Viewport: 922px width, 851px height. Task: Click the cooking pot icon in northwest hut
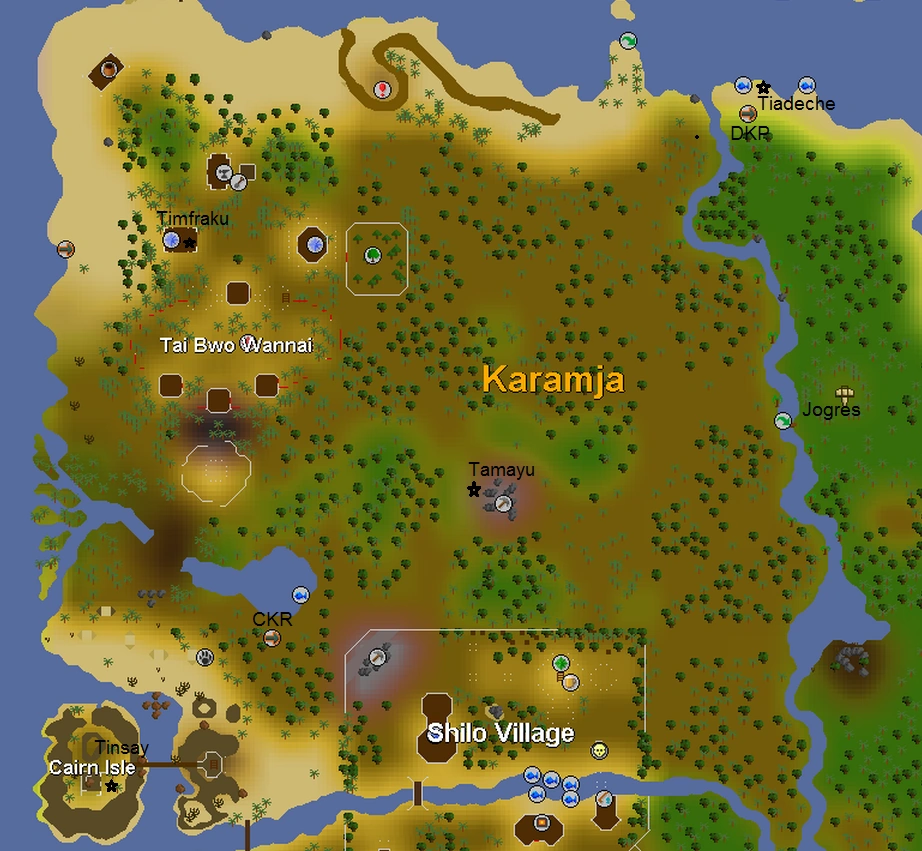pos(108,69)
